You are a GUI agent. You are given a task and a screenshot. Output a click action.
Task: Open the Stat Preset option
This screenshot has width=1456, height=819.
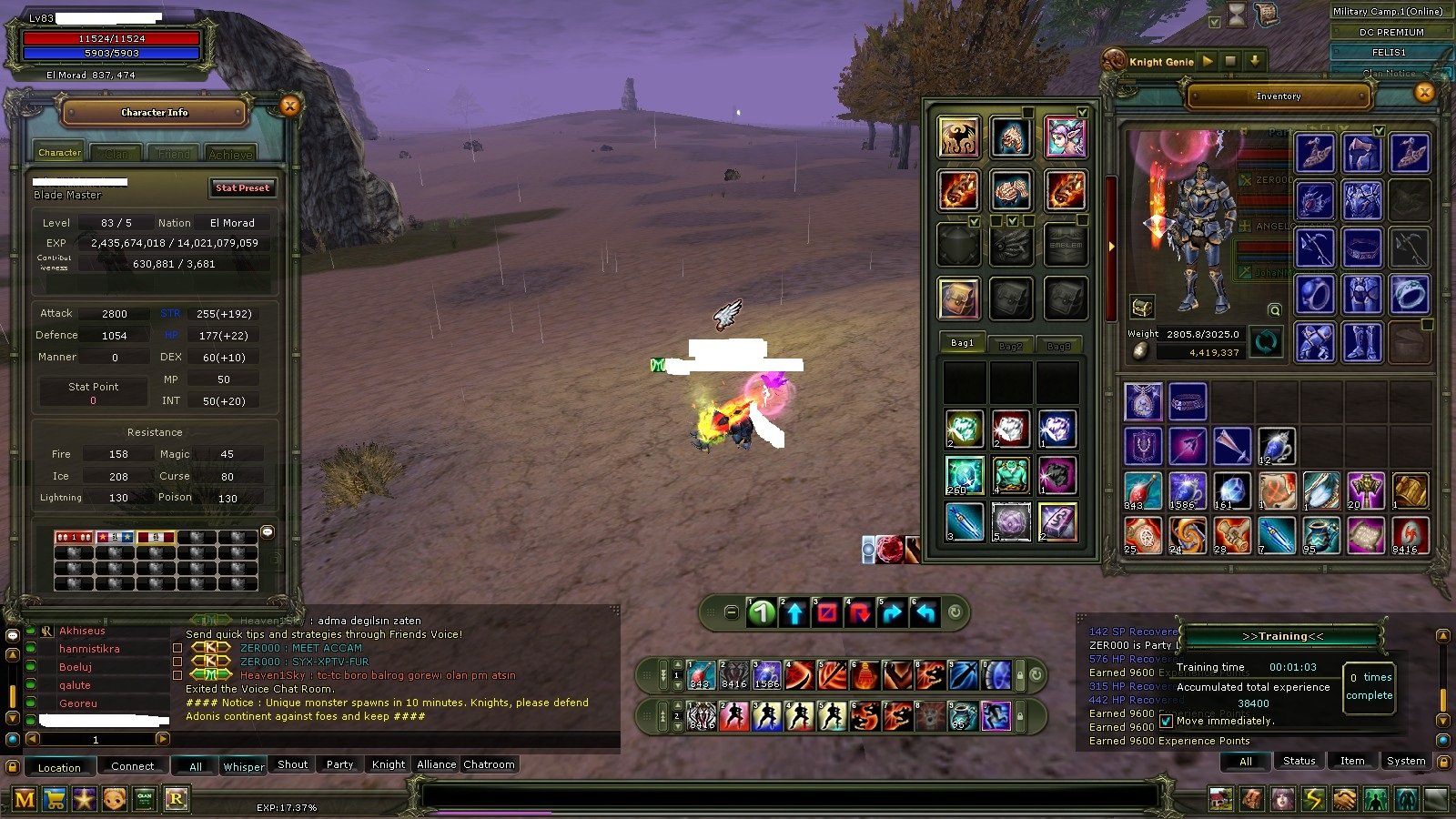[242, 187]
